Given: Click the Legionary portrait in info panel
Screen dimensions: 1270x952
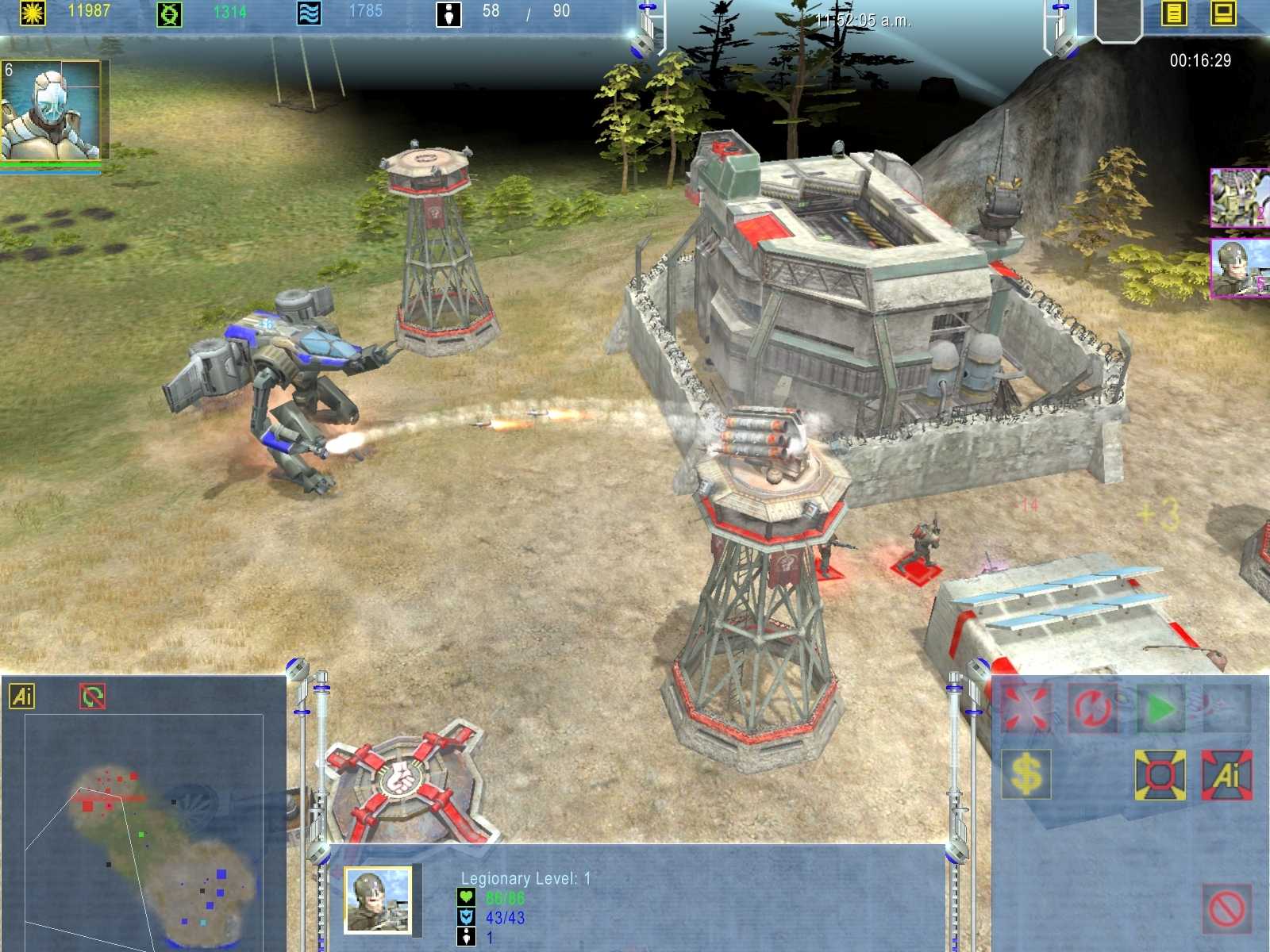Looking at the screenshot, I should (x=378, y=900).
